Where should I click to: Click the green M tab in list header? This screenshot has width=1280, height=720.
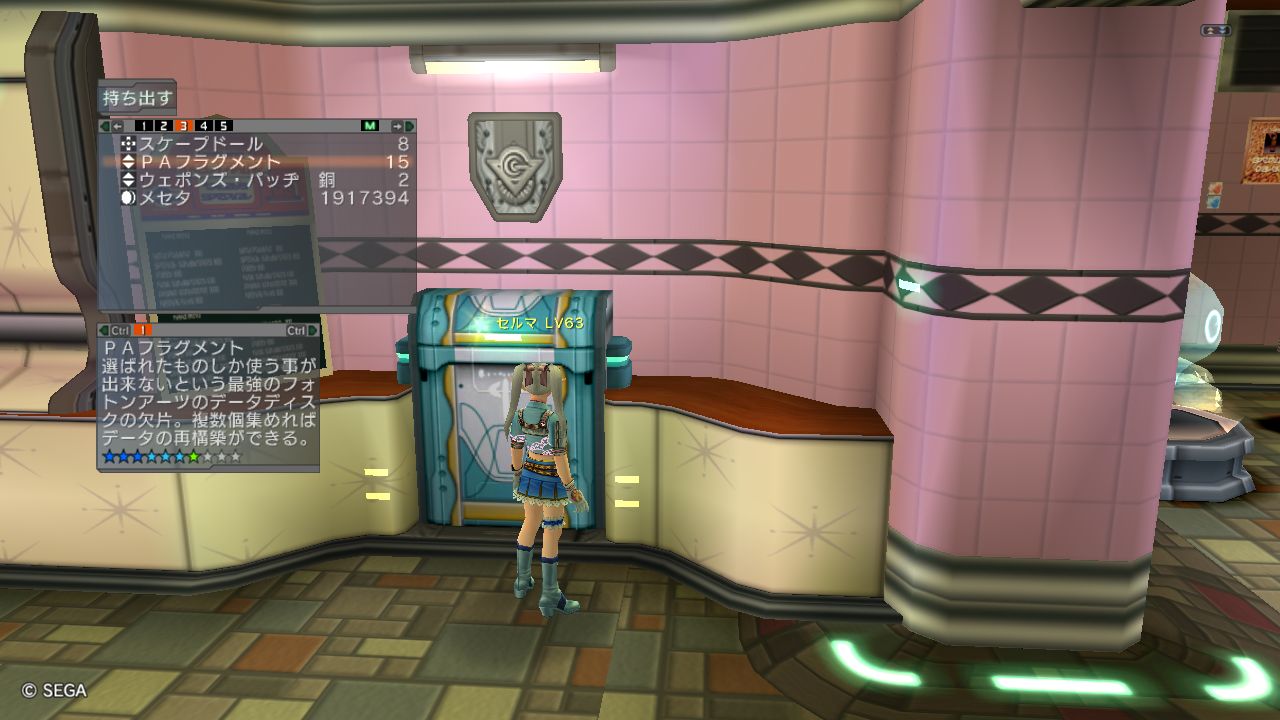(x=370, y=126)
